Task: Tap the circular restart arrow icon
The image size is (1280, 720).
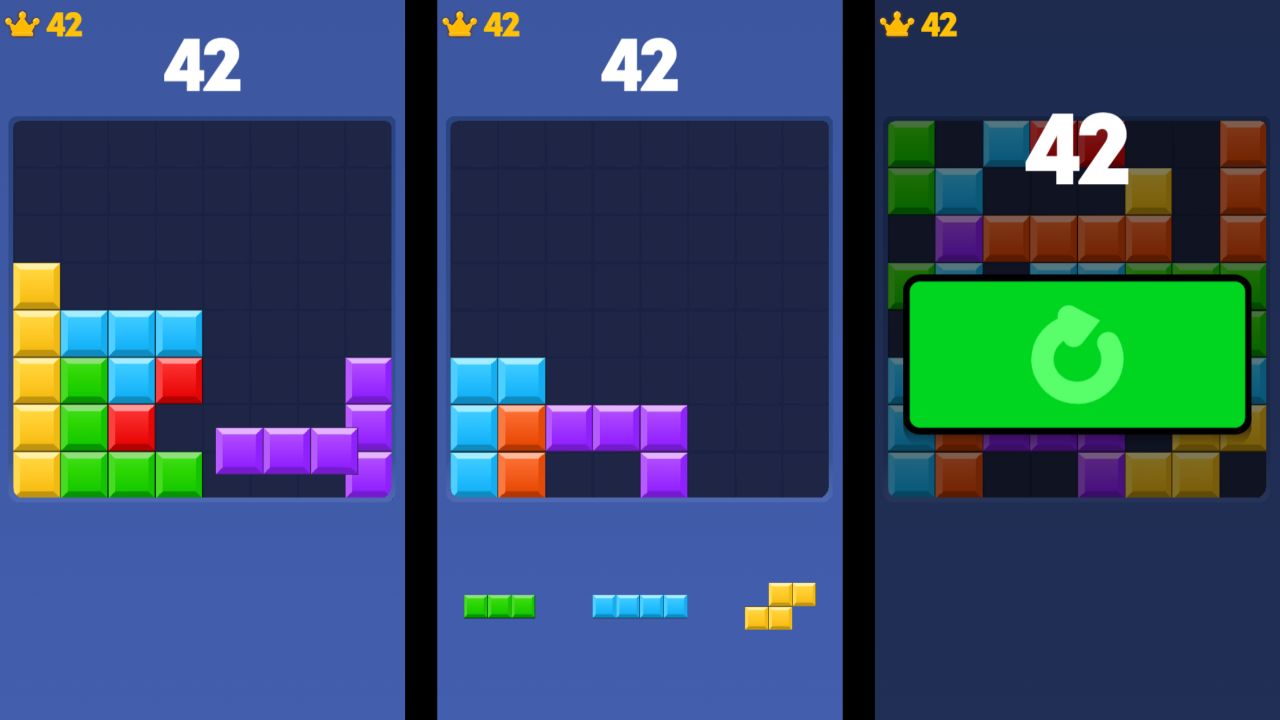Action: 1077,355
